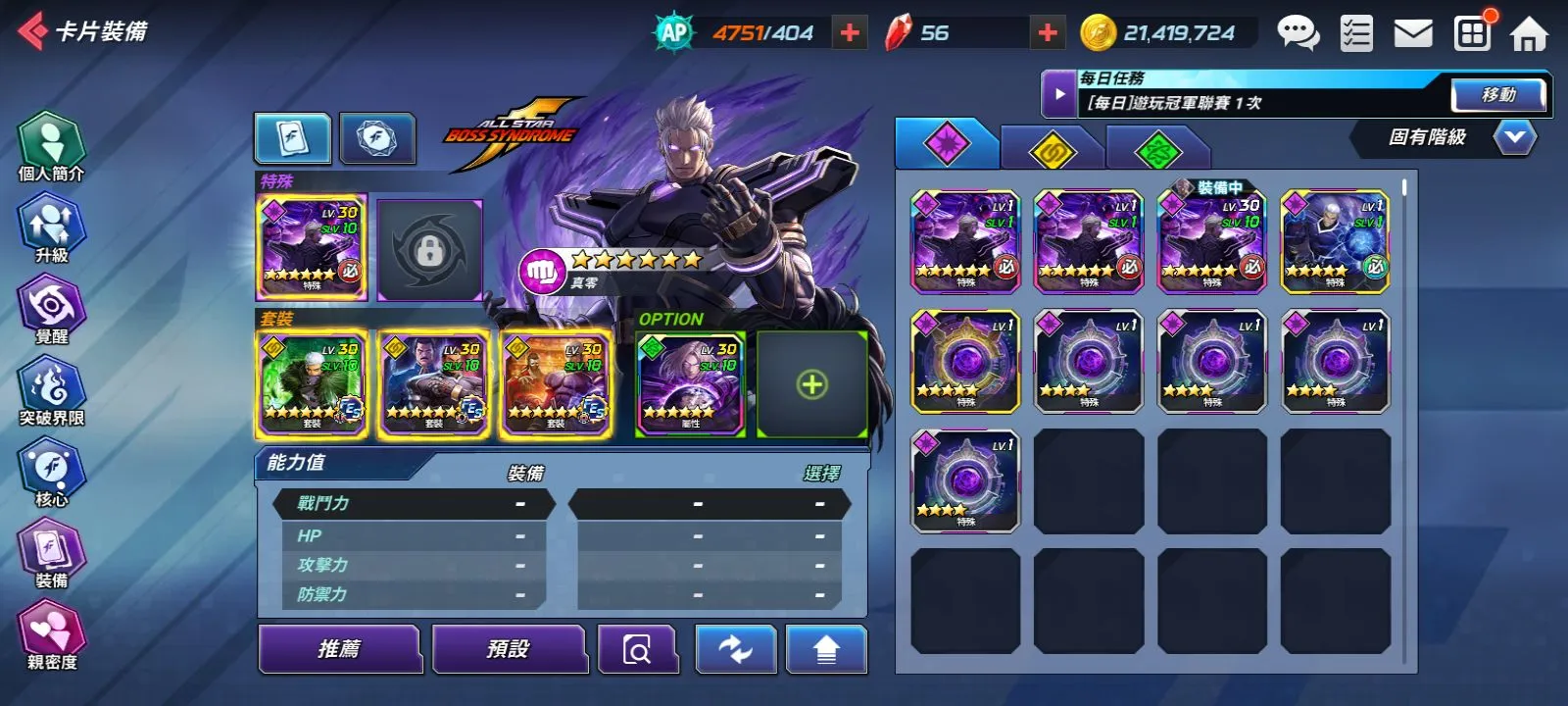The image size is (1568, 706).
Task: Switch to the yellow set card tab
Action: pyautogui.click(x=1053, y=150)
